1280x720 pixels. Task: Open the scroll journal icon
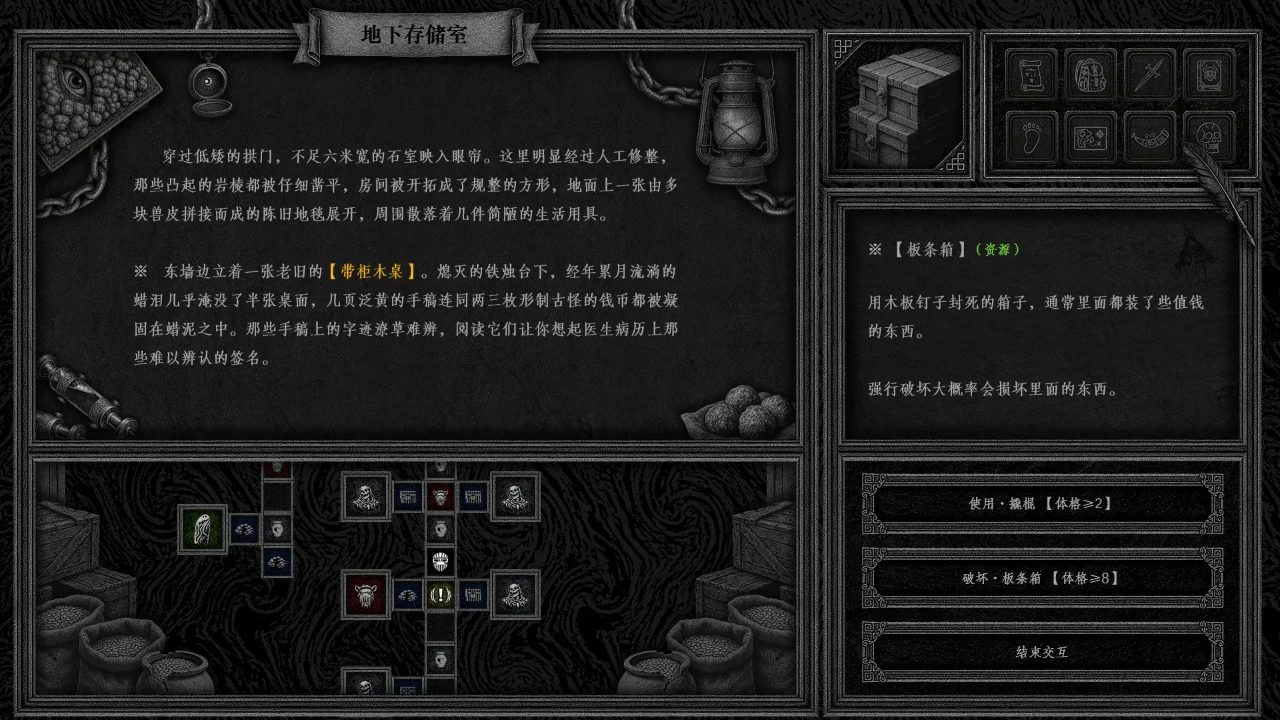coord(1030,75)
